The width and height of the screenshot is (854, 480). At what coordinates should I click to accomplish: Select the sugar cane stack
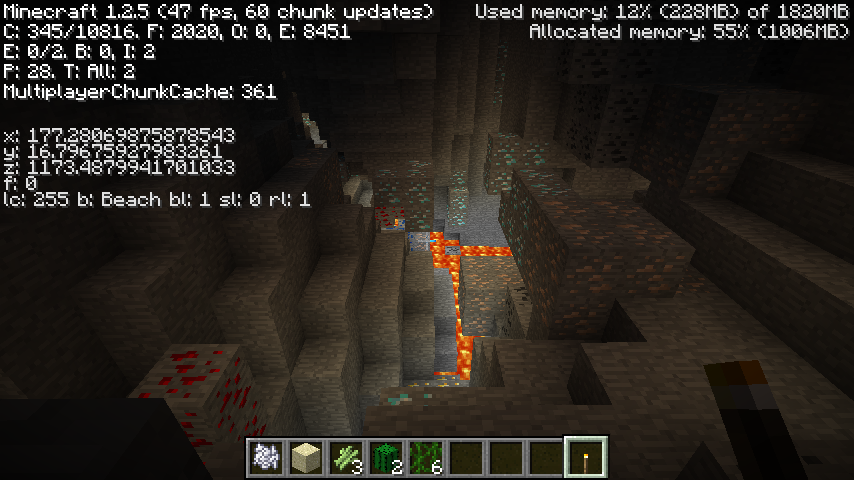pos(346,458)
